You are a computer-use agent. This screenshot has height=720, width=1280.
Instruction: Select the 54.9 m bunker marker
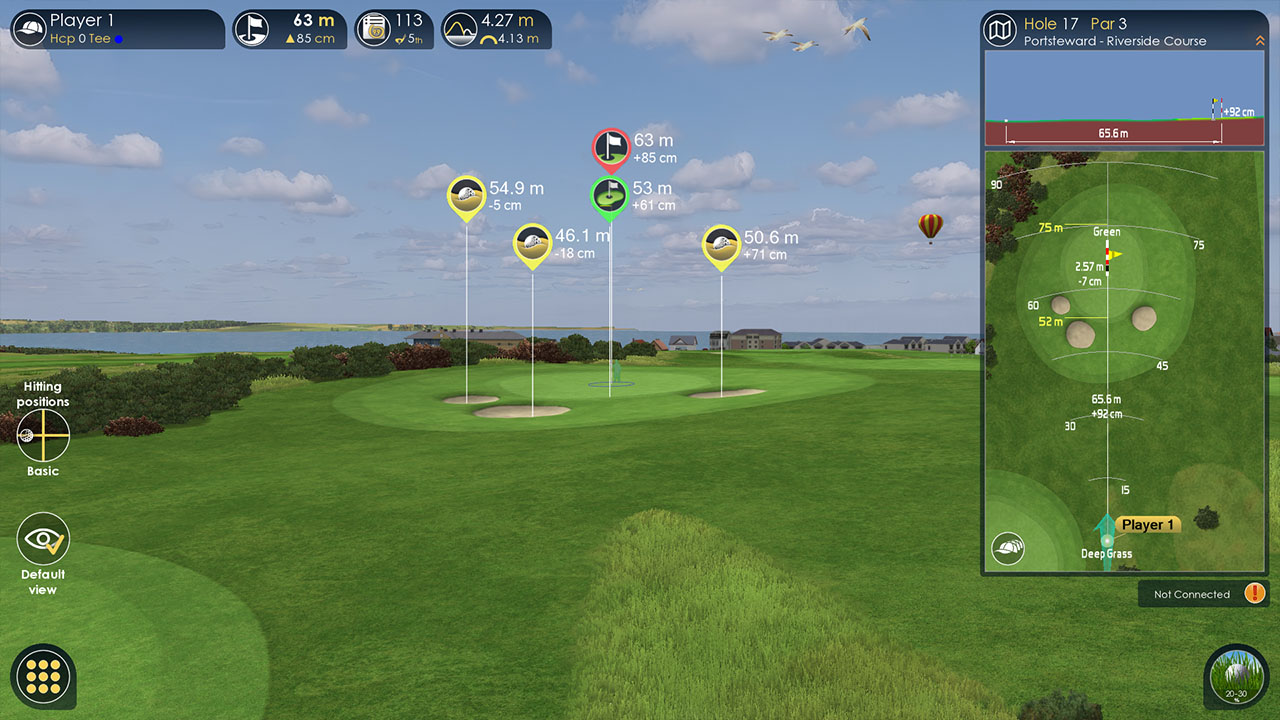pos(466,195)
